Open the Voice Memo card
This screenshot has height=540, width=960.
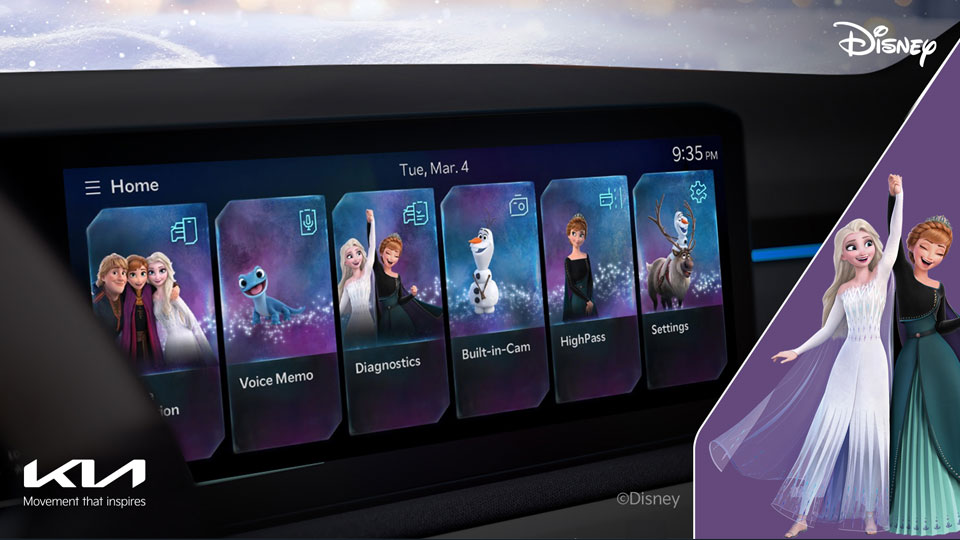point(276,320)
